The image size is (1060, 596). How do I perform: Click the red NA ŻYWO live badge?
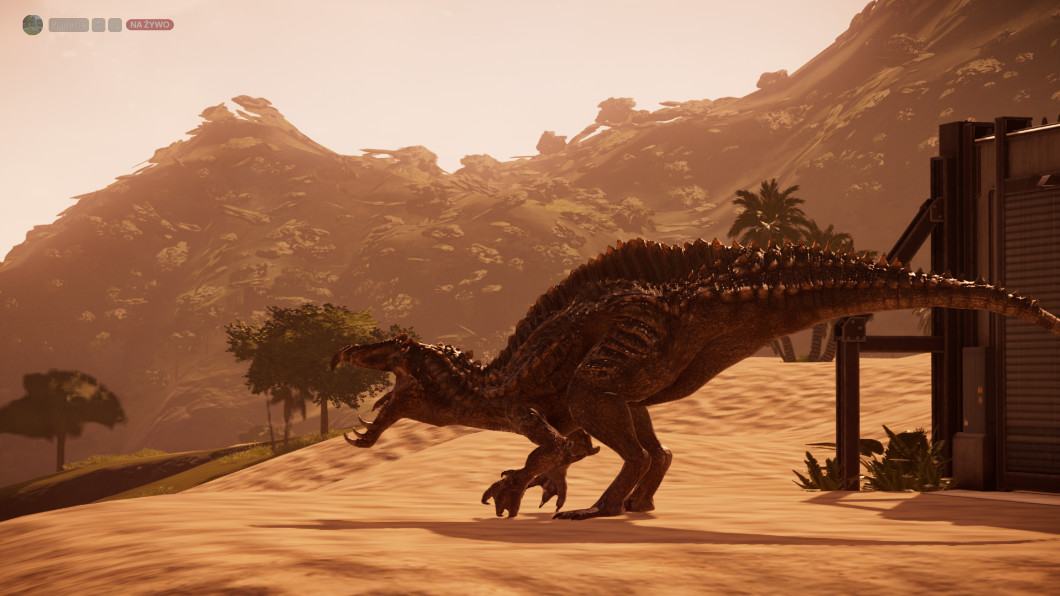[x=149, y=24]
